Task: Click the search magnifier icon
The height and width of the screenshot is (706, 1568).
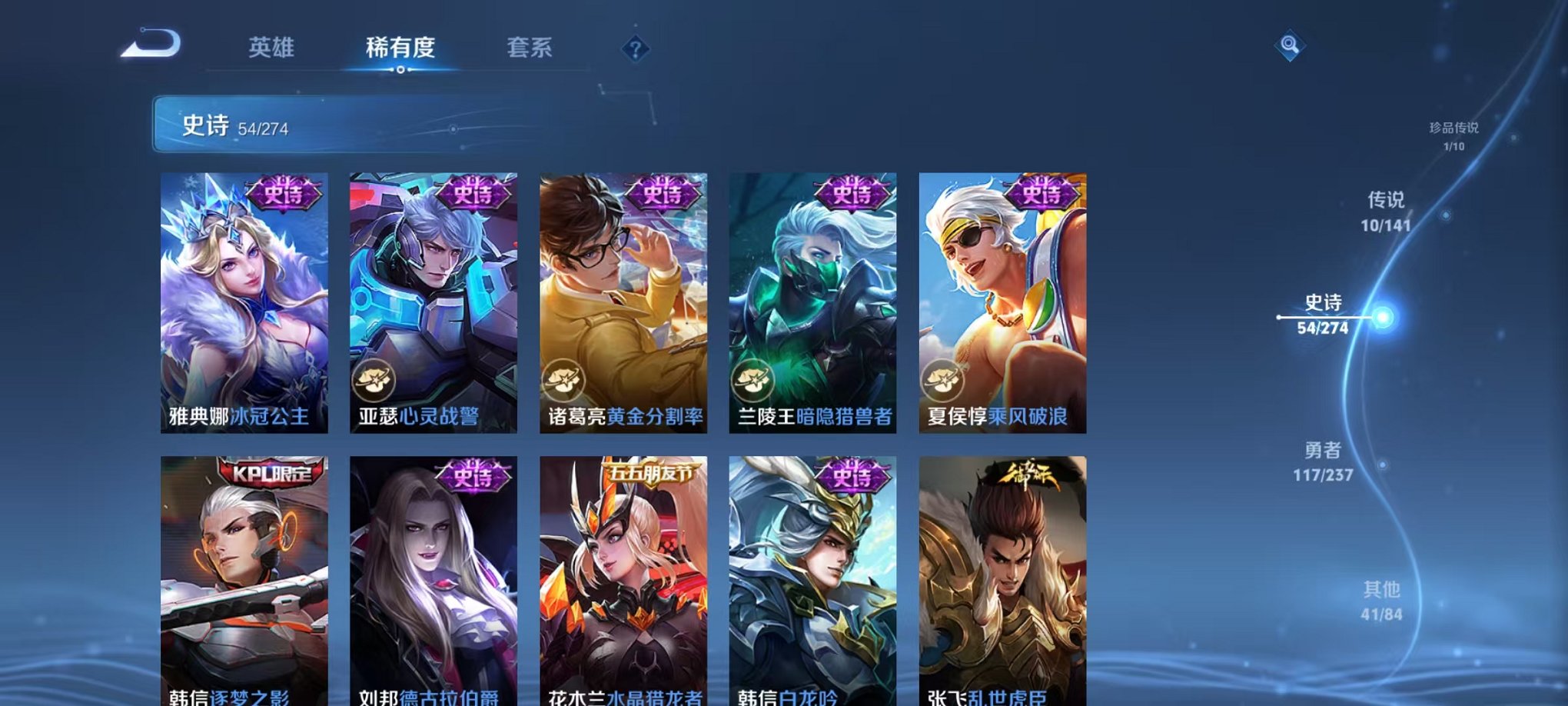Action: click(x=1291, y=44)
